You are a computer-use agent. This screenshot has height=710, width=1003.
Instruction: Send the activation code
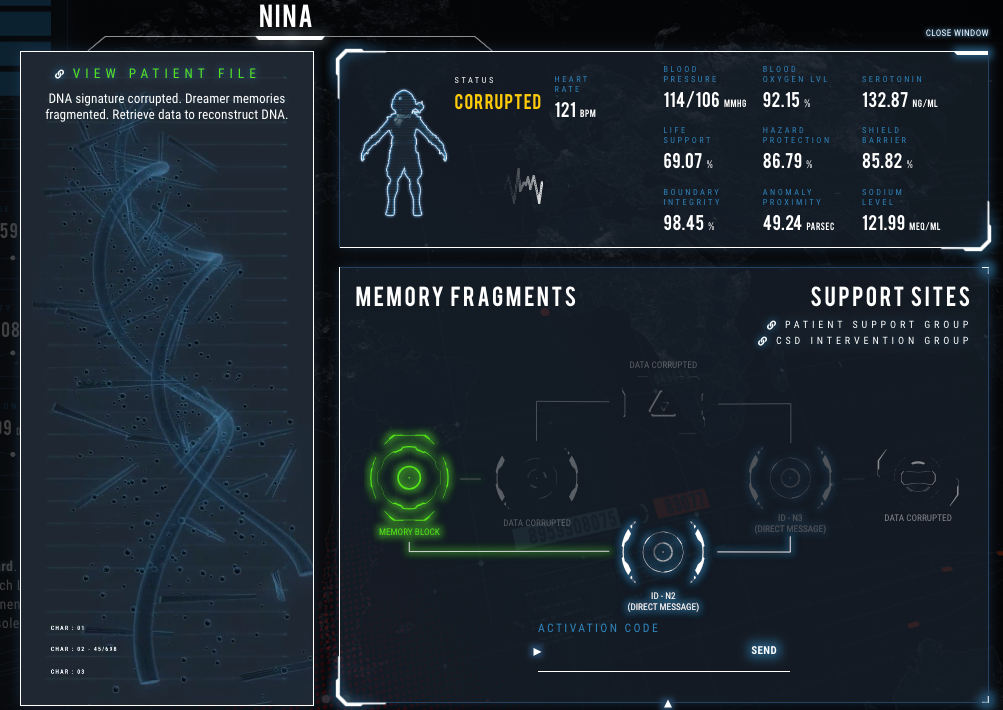(x=763, y=651)
